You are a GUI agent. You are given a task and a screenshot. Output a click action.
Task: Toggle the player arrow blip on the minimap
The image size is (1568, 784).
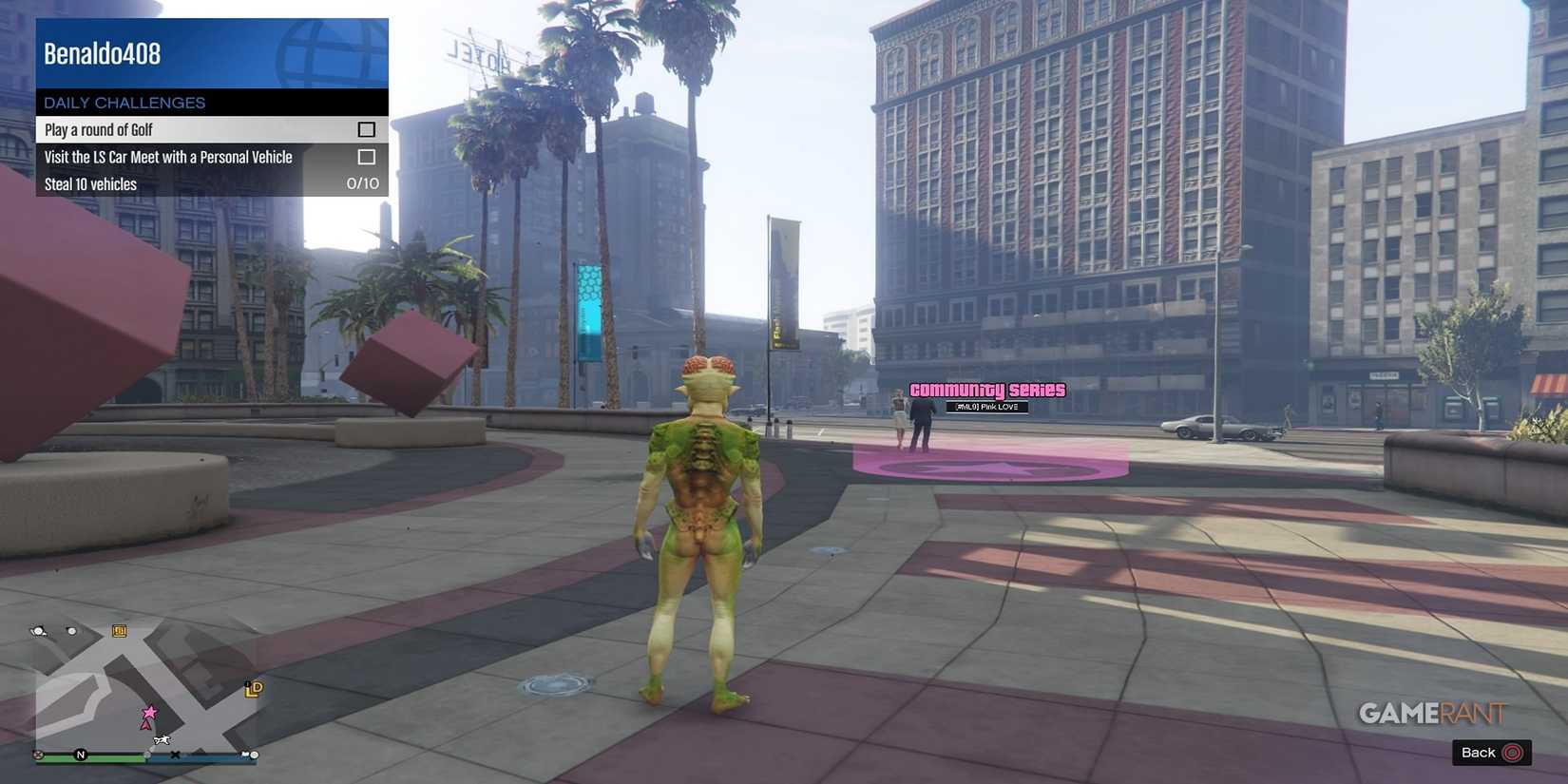tap(143, 722)
